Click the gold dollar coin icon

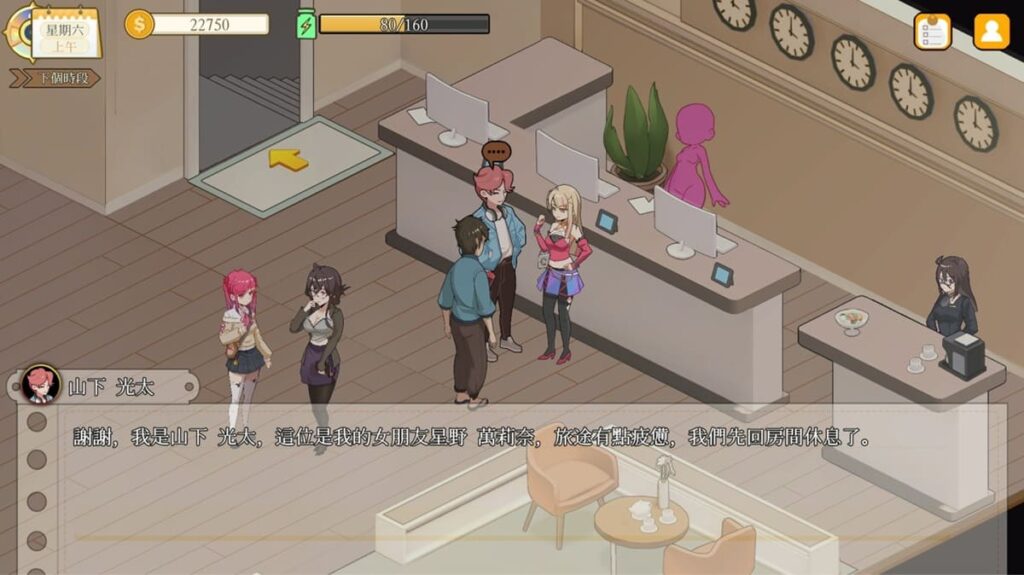139,24
